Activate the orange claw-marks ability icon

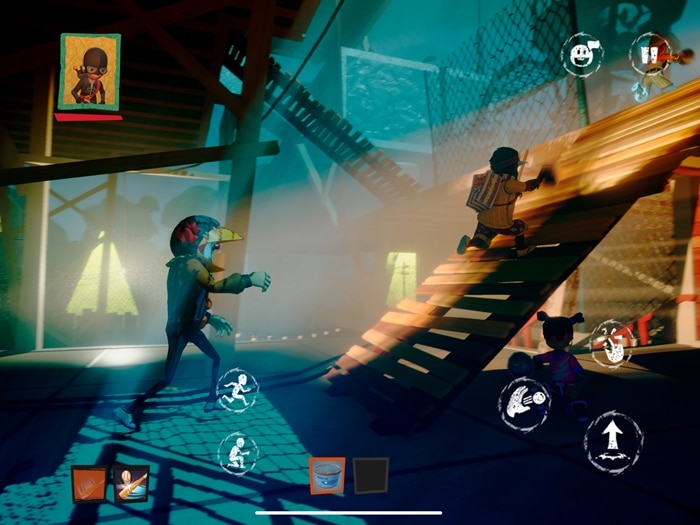(89, 485)
